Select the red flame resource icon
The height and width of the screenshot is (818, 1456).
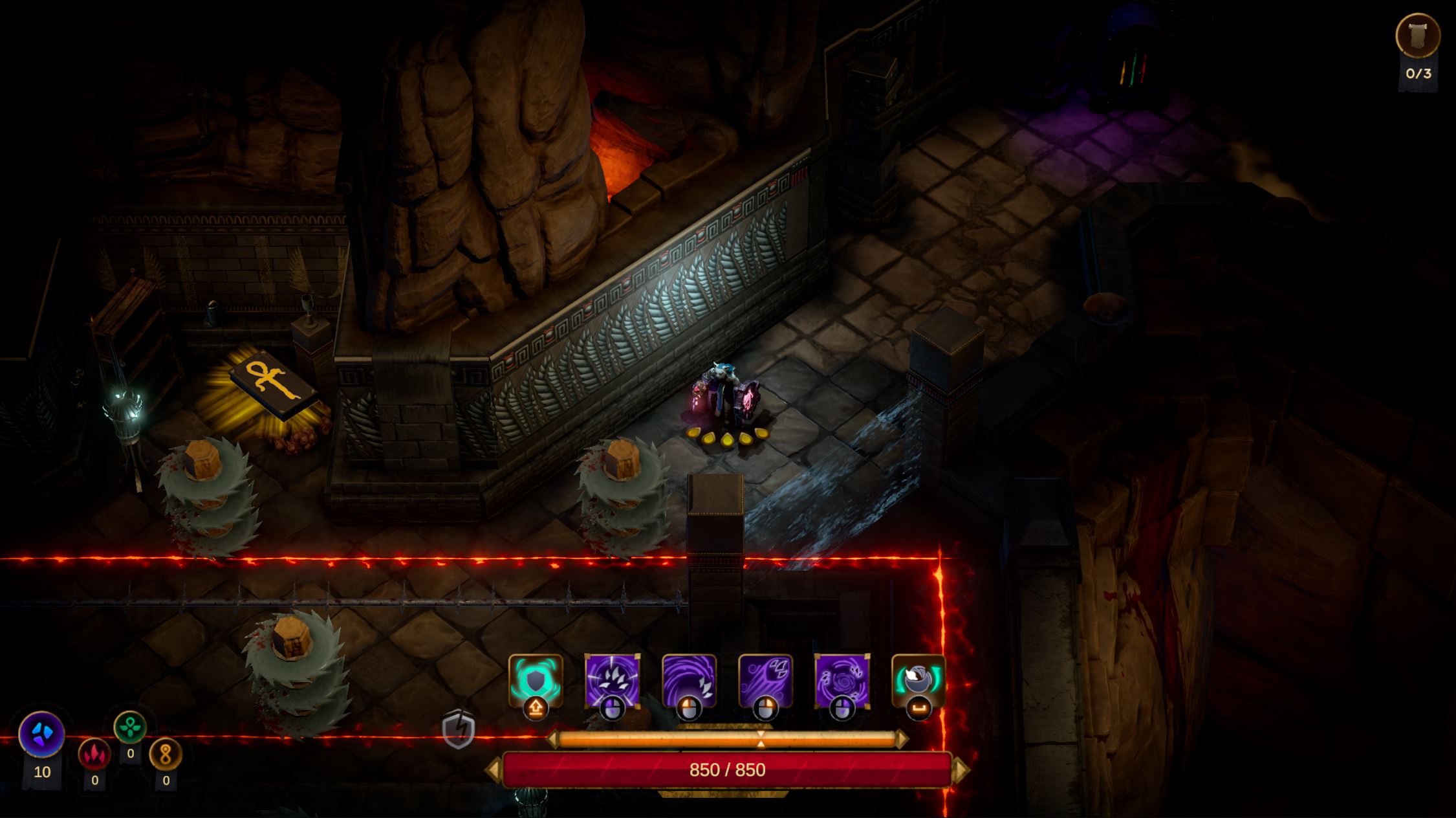pos(94,754)
